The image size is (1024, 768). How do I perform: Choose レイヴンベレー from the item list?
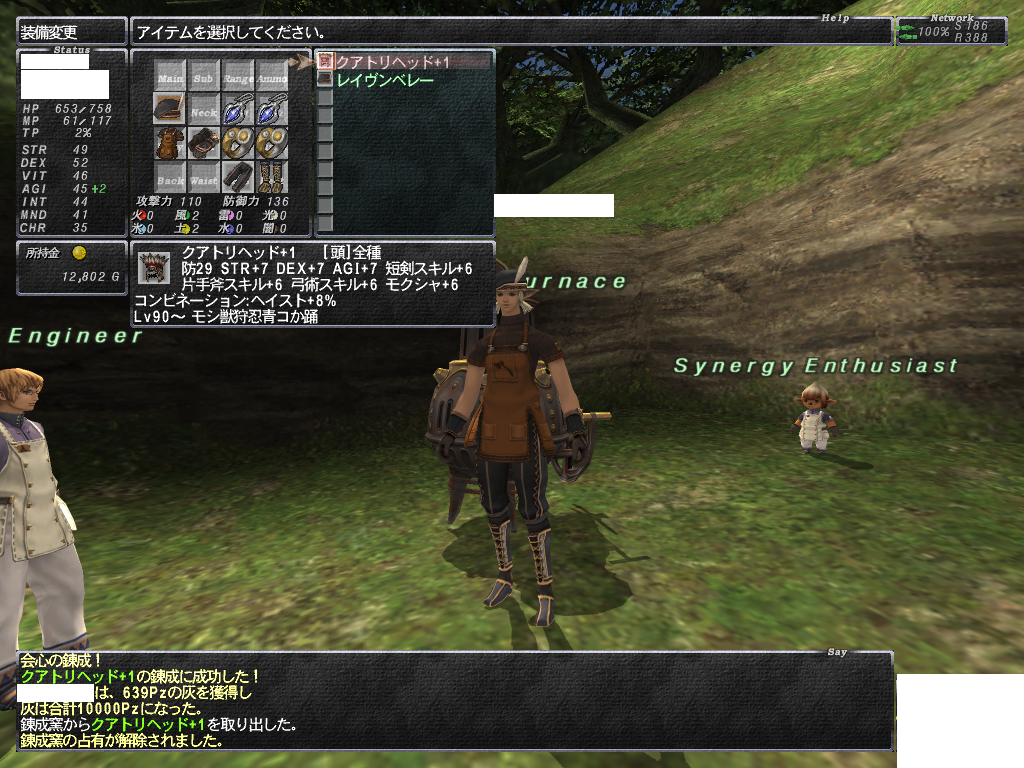tap(385, 79)
